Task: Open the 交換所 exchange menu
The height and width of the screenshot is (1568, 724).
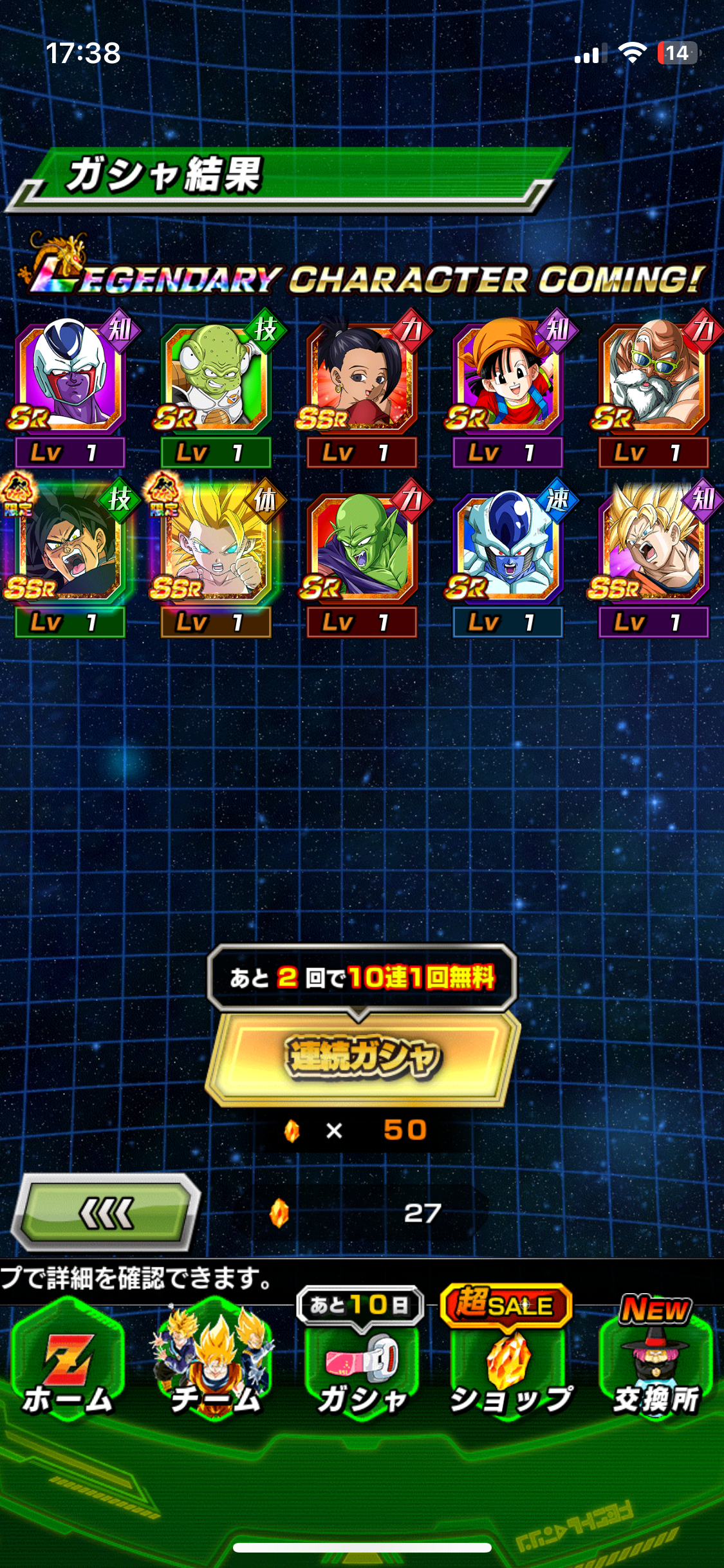Action: pyautogui.click(x=655, y=1368)
